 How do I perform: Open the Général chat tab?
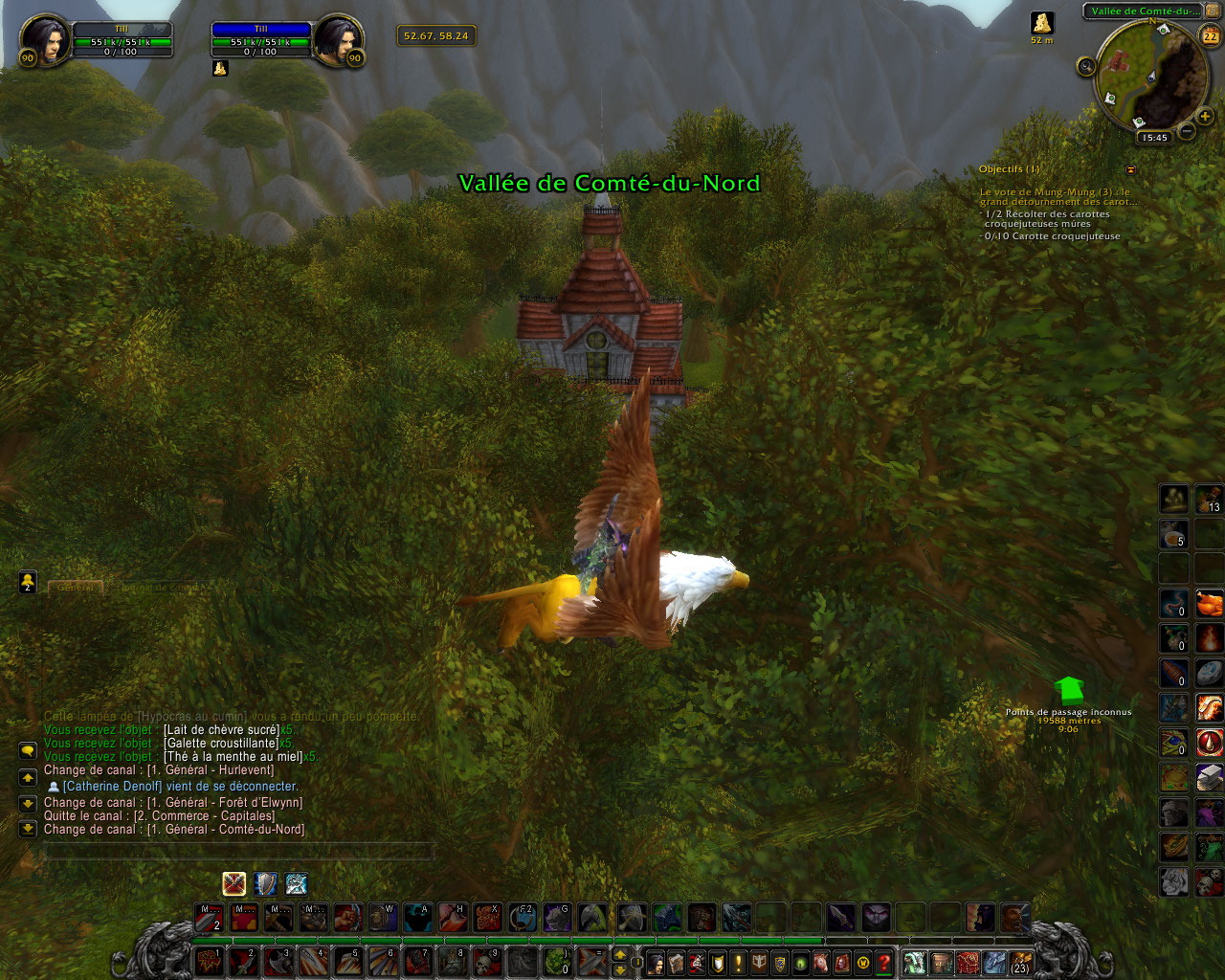tap(76, 587)
